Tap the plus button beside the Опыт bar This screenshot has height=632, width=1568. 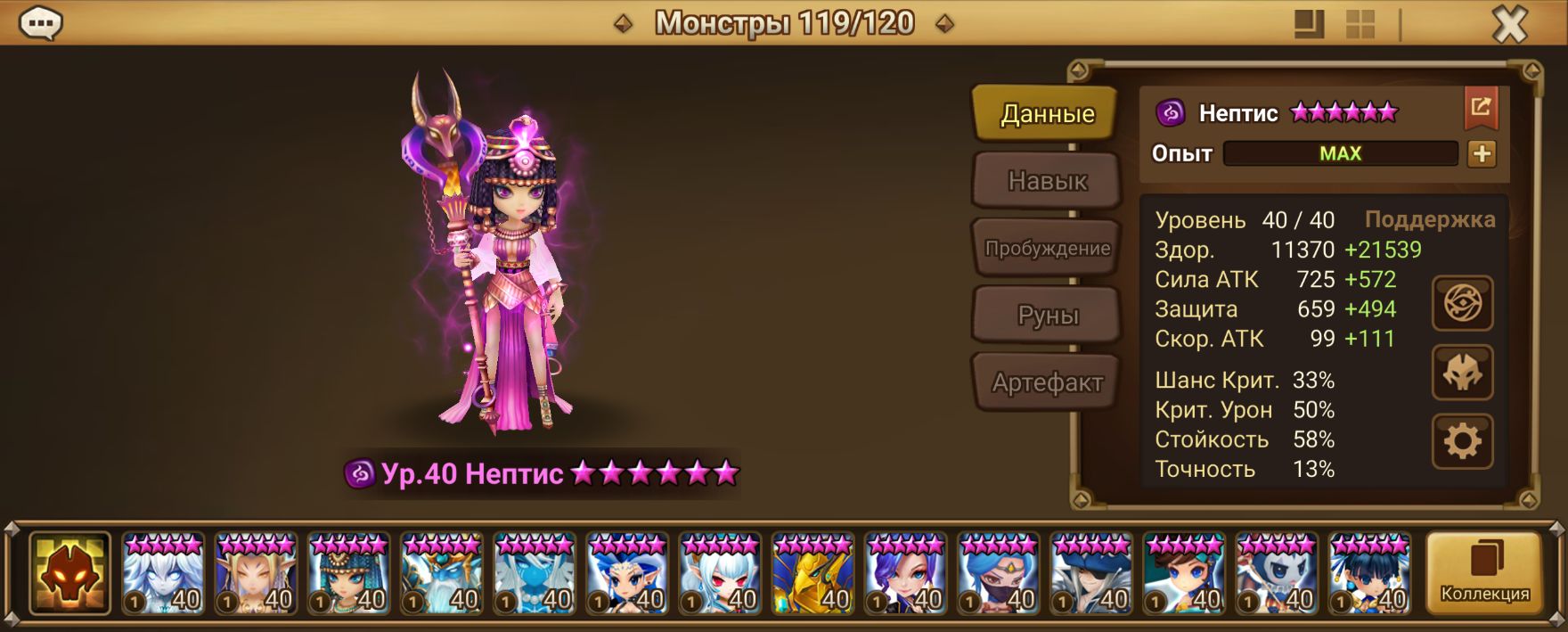1482,153
